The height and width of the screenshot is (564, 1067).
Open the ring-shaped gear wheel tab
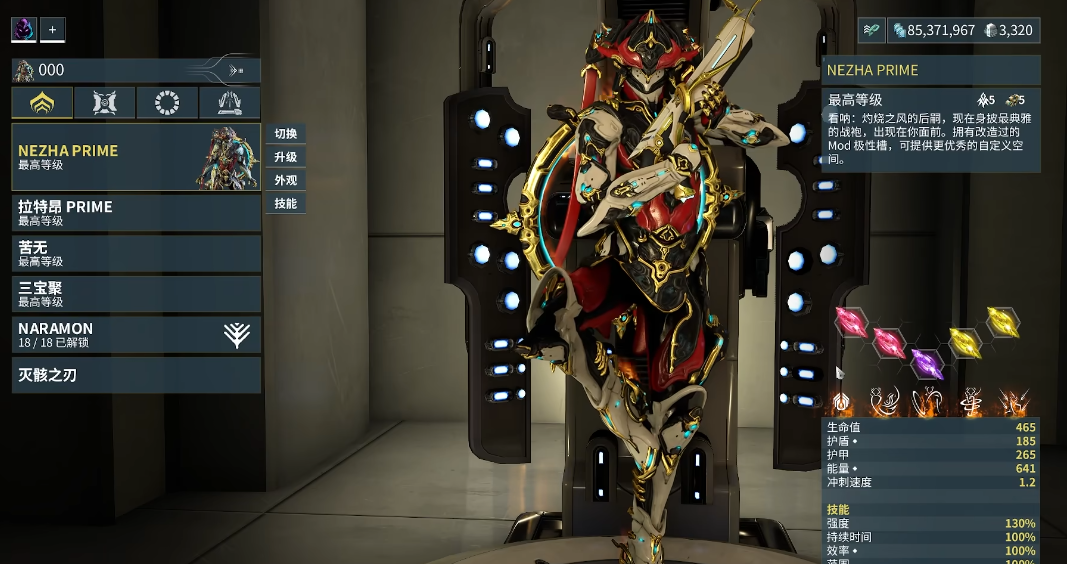click(167, 102)
